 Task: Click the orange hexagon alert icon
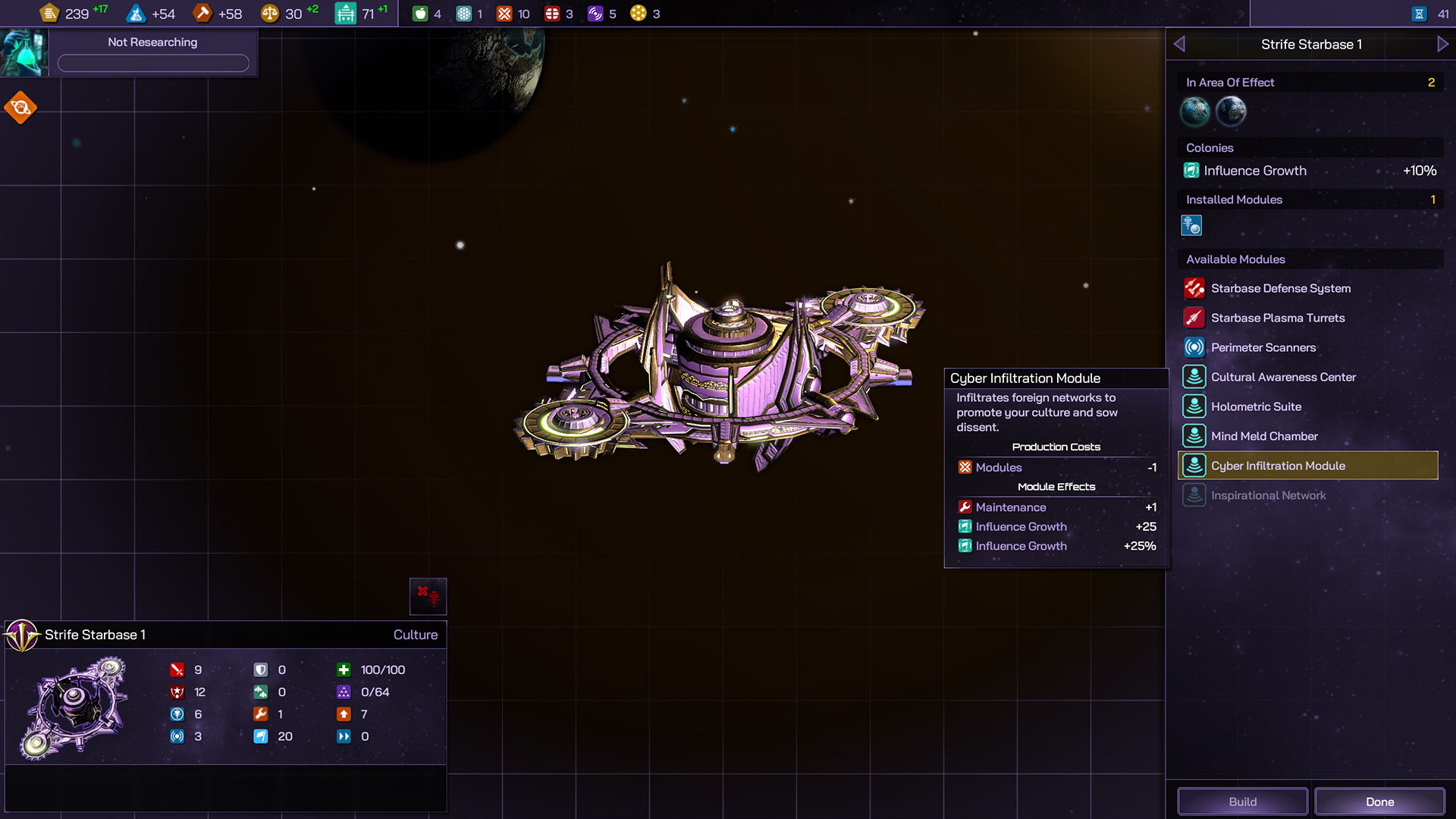coord(20,108)
